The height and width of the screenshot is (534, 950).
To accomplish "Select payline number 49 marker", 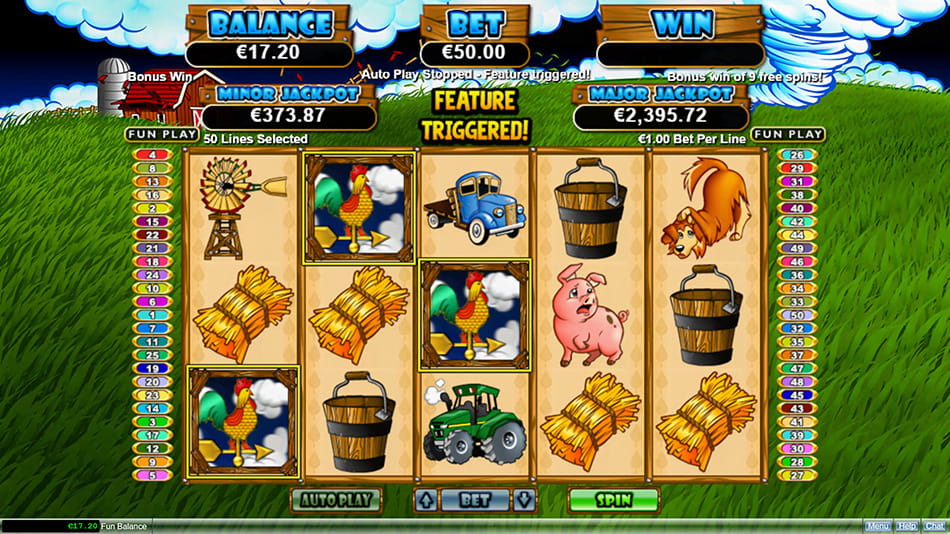I will 797,248.
